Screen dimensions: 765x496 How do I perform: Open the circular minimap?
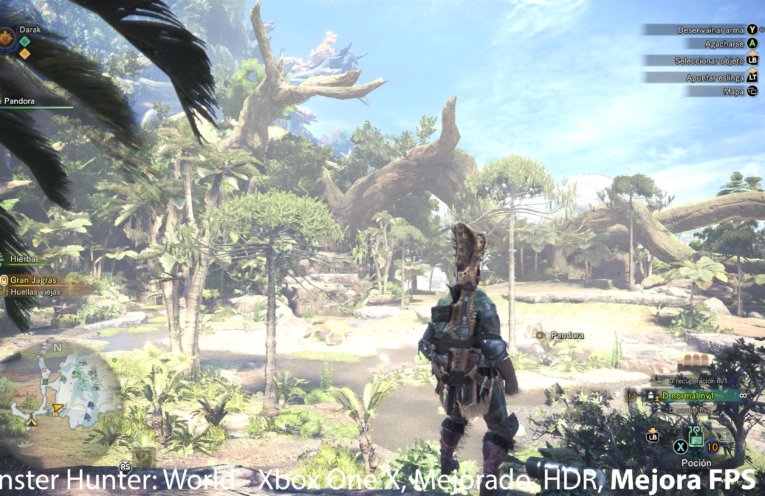point(63,388)
